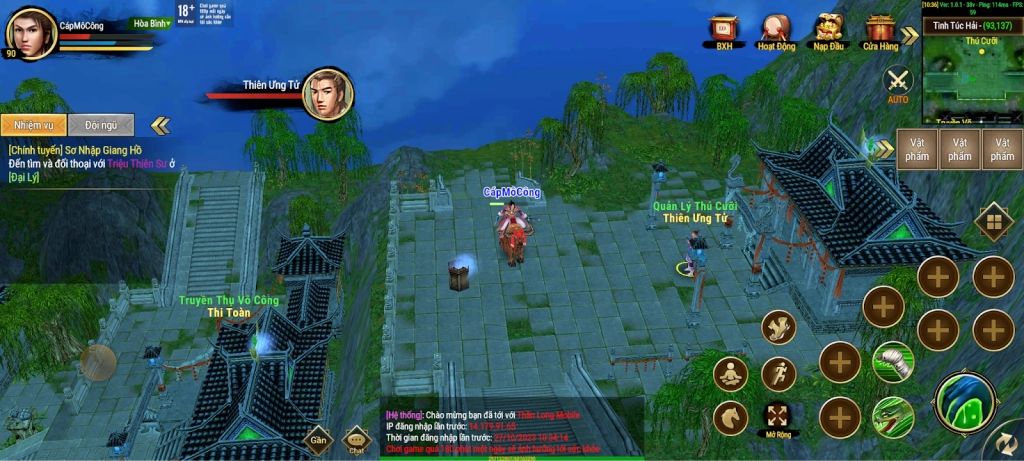Screen dimensions: 1024x461
Task: Open the Hoạt Động activities menu
Action: pyautogui.click(x=776, y=29)
